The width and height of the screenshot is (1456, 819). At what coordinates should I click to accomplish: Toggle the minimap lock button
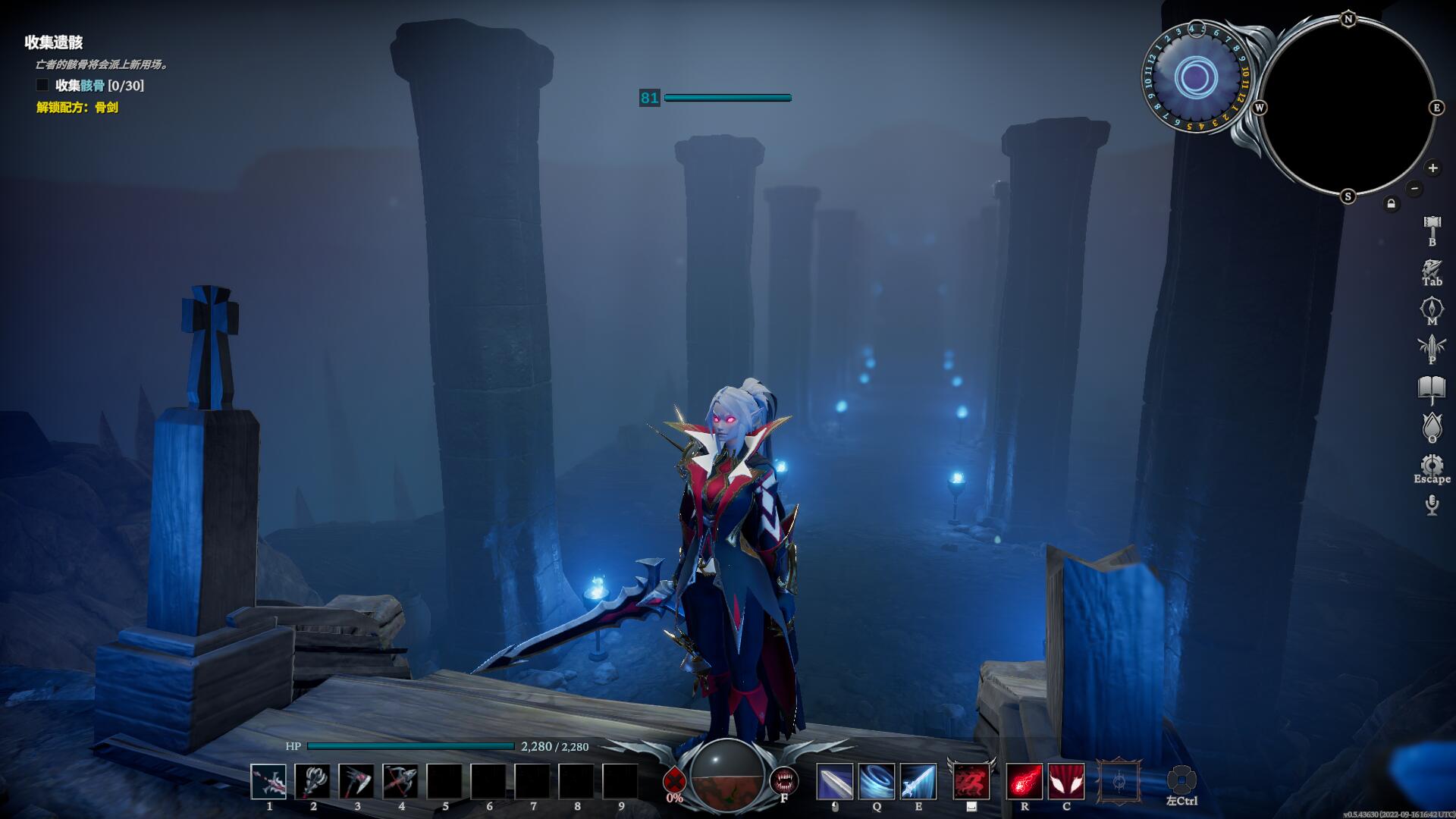1391,204
